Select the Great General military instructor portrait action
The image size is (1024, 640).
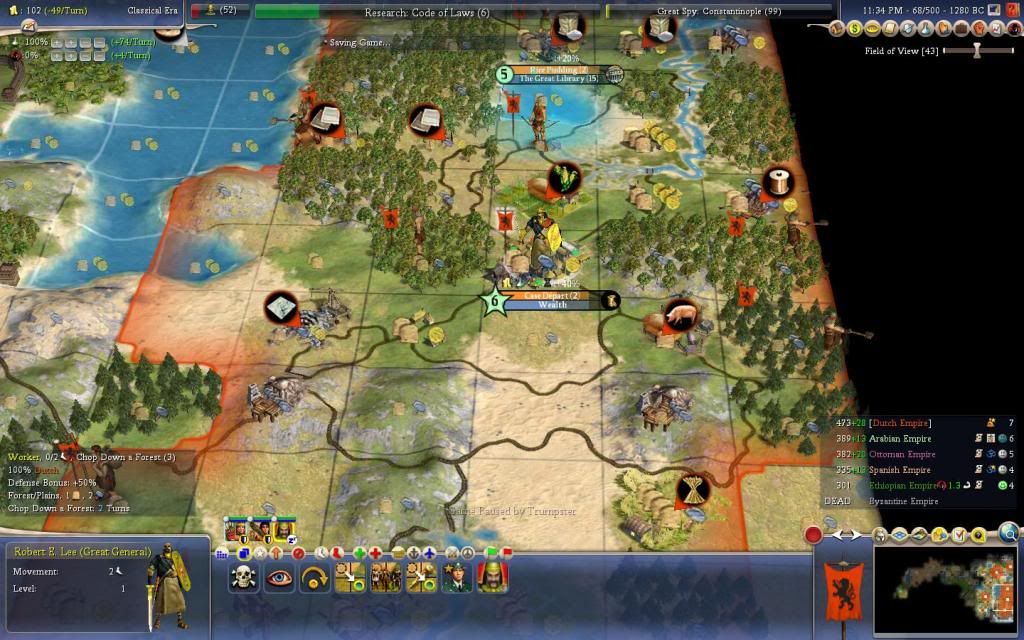coord(456,578)
